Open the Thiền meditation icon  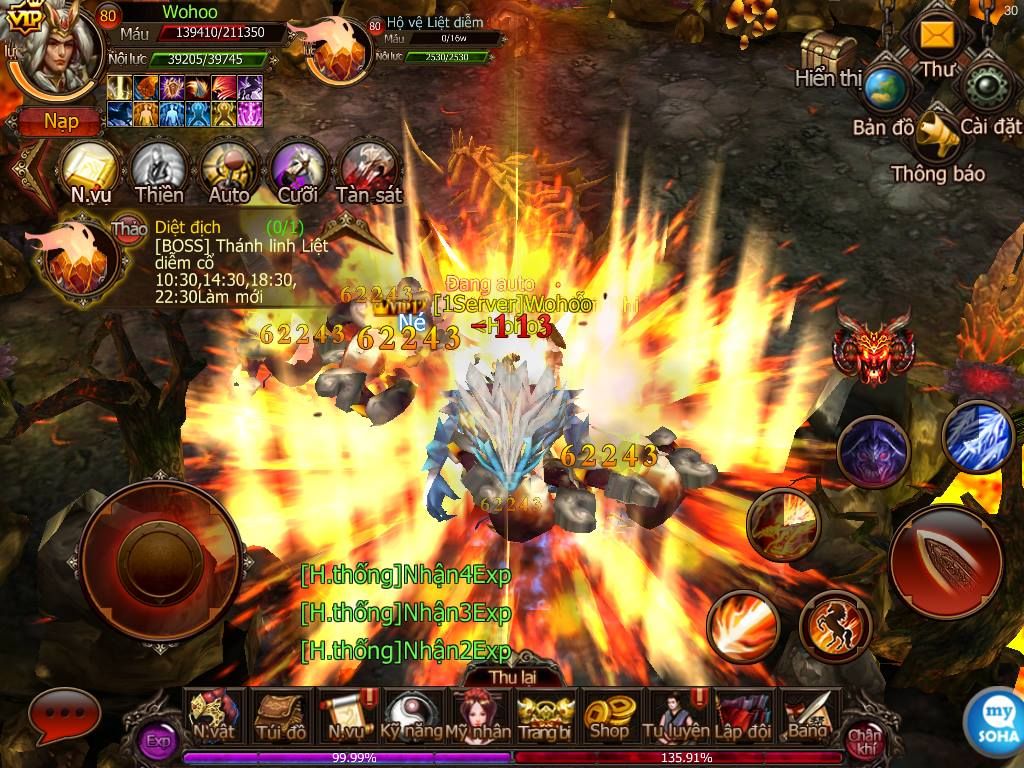[x=160, y=168]
